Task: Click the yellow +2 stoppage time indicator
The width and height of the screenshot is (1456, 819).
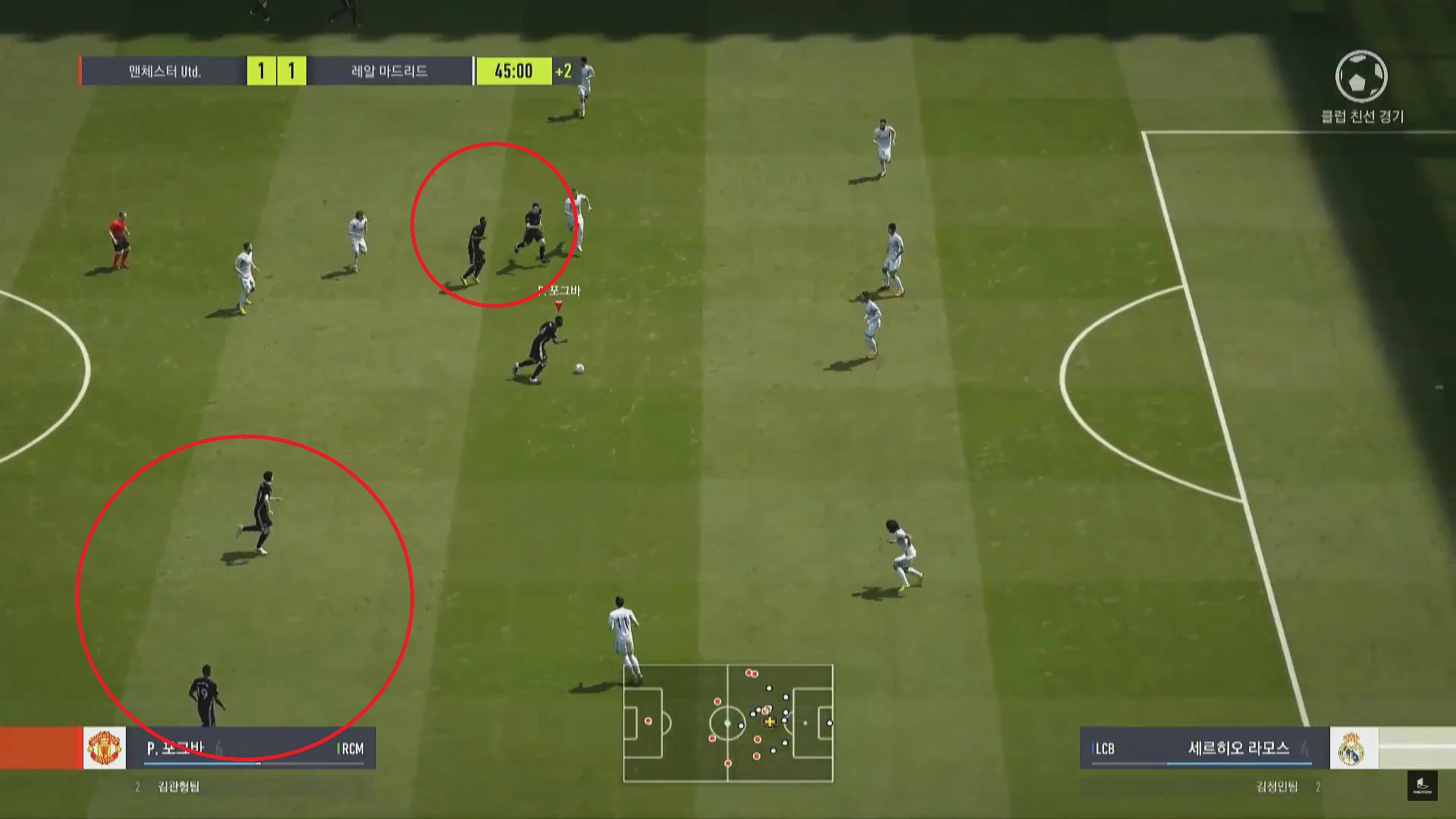Action: tap(563, 71)
